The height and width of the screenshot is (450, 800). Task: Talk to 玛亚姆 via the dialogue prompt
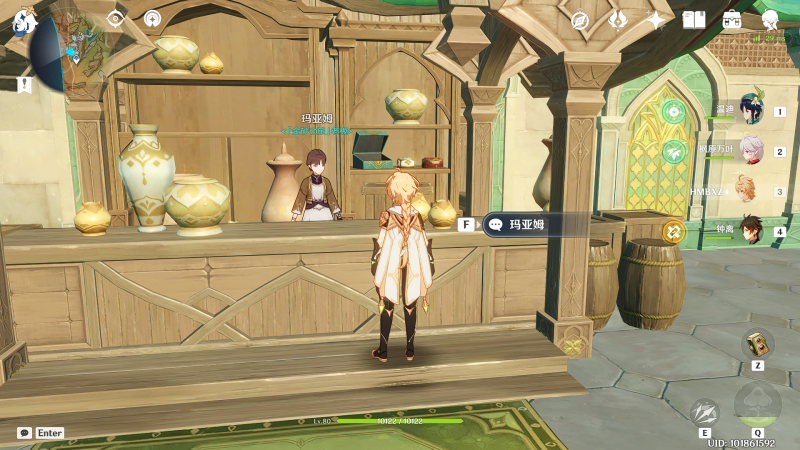(x=527, y=225)
